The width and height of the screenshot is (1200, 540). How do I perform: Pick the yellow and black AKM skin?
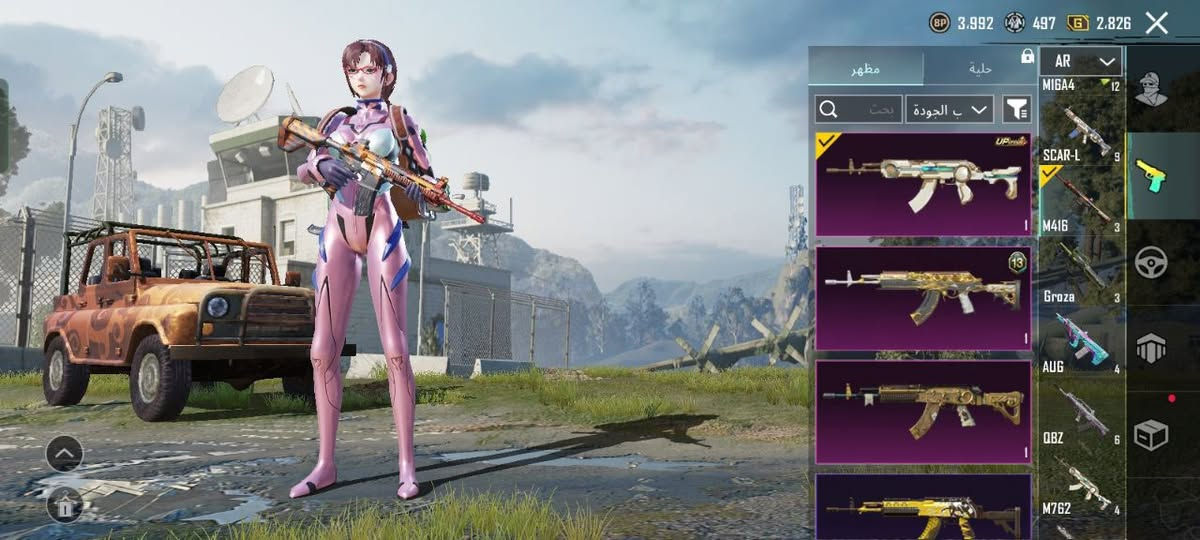pos(923,508)
